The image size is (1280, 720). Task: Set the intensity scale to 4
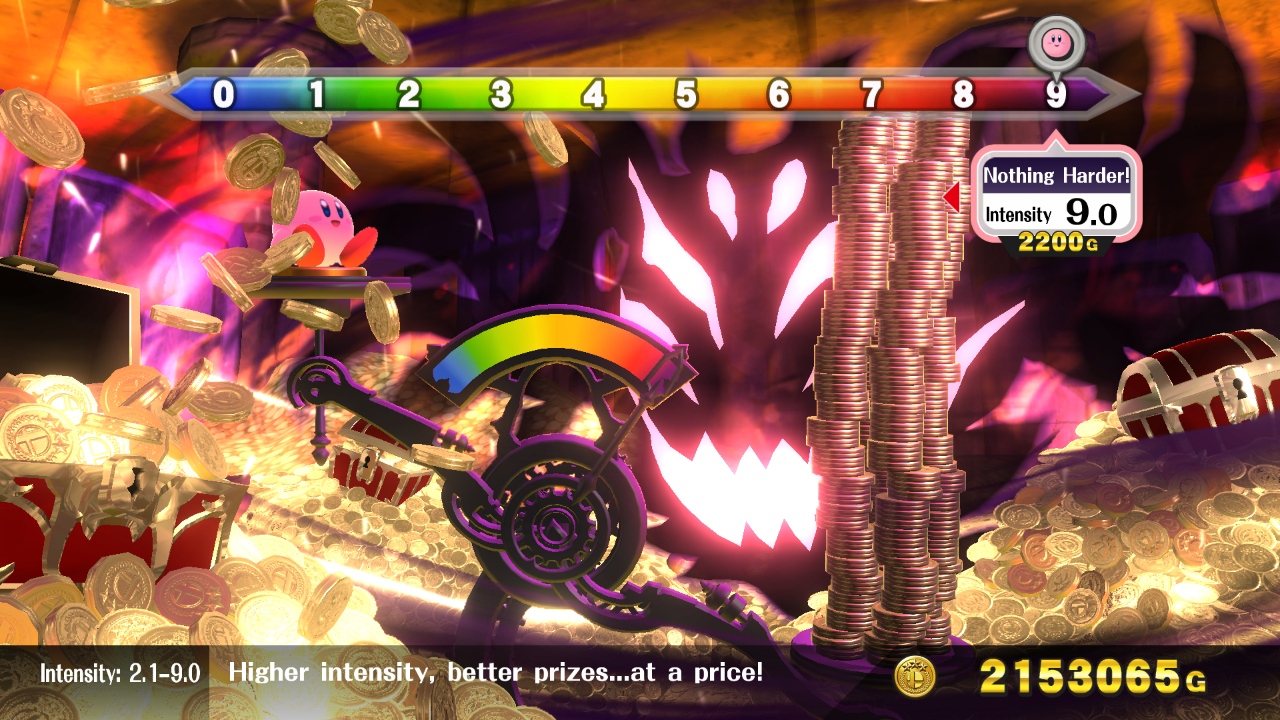pyautogui.click(x=594, y=95)
